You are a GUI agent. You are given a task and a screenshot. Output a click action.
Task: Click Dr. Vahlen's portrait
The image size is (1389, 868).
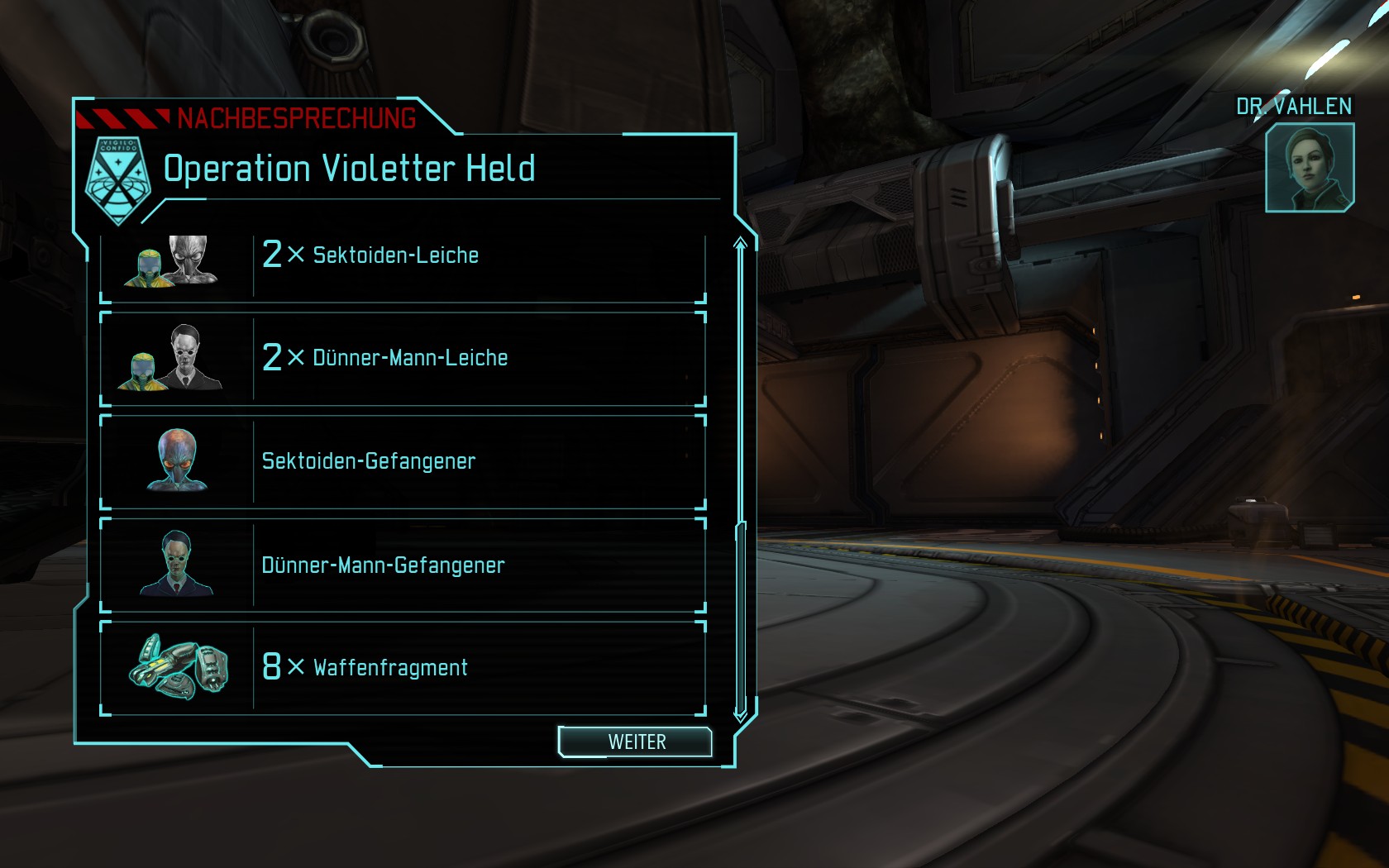[1309, 168]
